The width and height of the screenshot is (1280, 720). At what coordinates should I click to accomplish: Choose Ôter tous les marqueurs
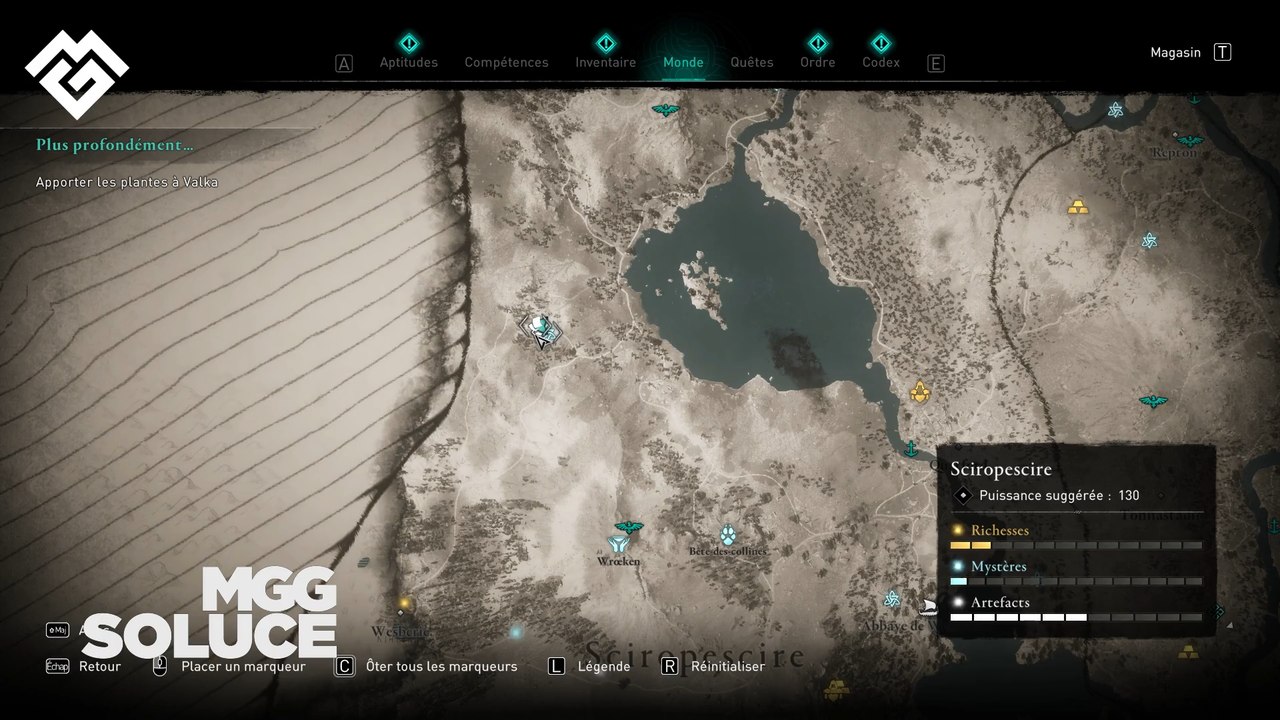coord(441,666)
